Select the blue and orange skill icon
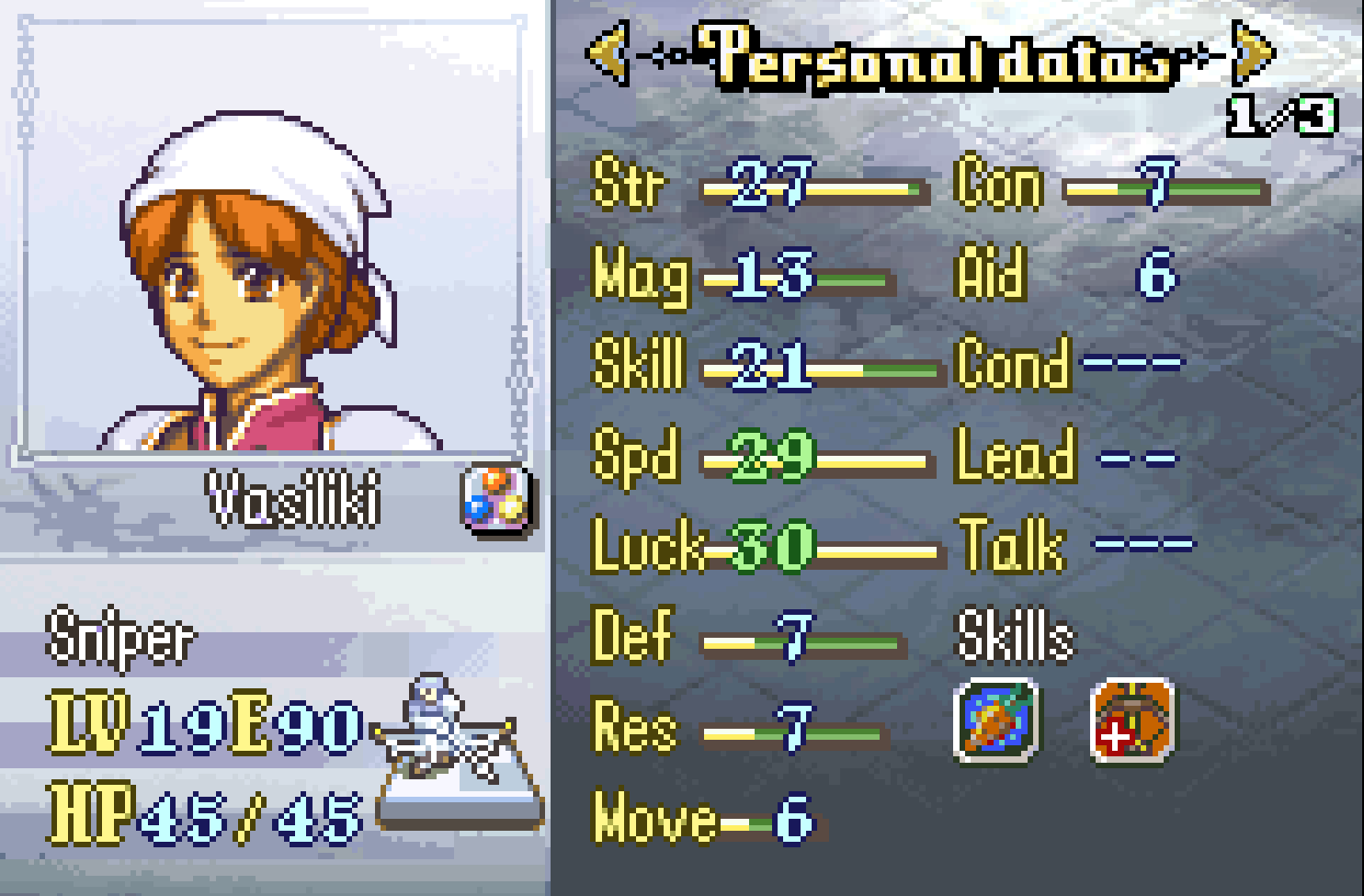This screenshot has height=896, width=1364. coord(996,720)
